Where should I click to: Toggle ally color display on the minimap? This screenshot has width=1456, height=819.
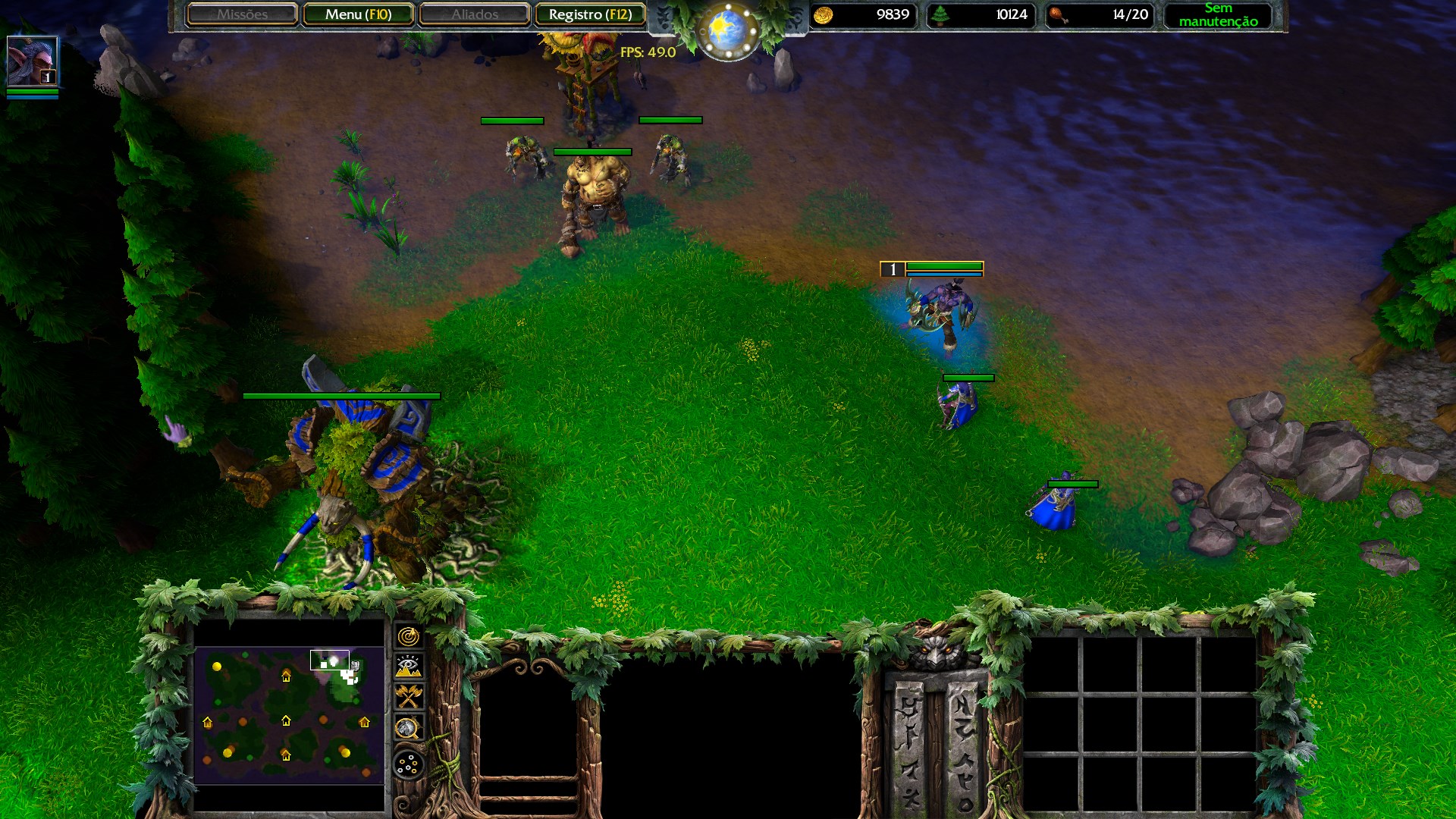pyautogui.click(x=409, y=695)
